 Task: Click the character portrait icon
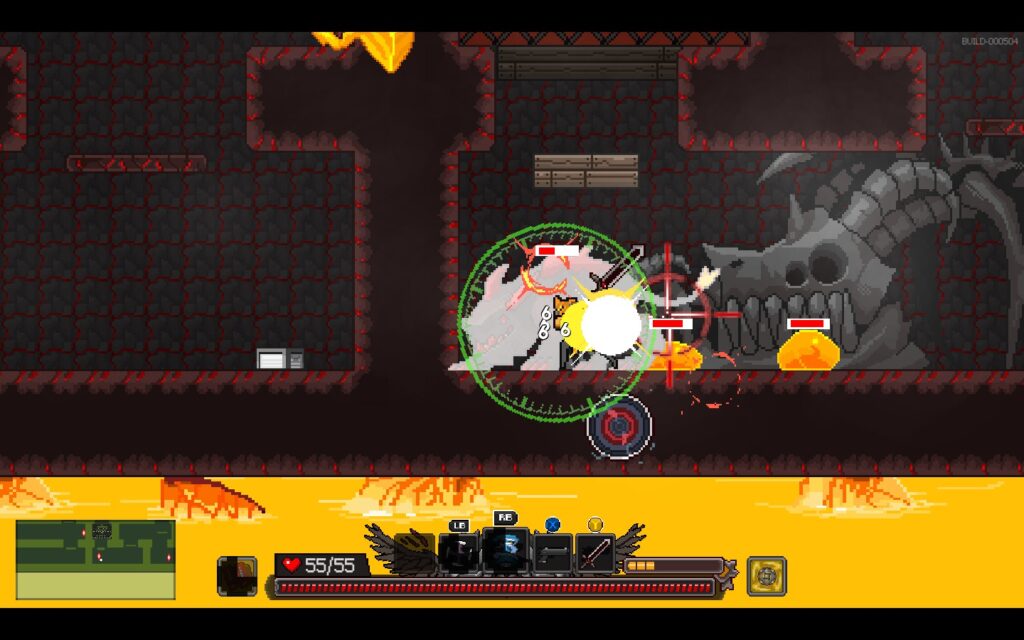[x=236, y=576]
